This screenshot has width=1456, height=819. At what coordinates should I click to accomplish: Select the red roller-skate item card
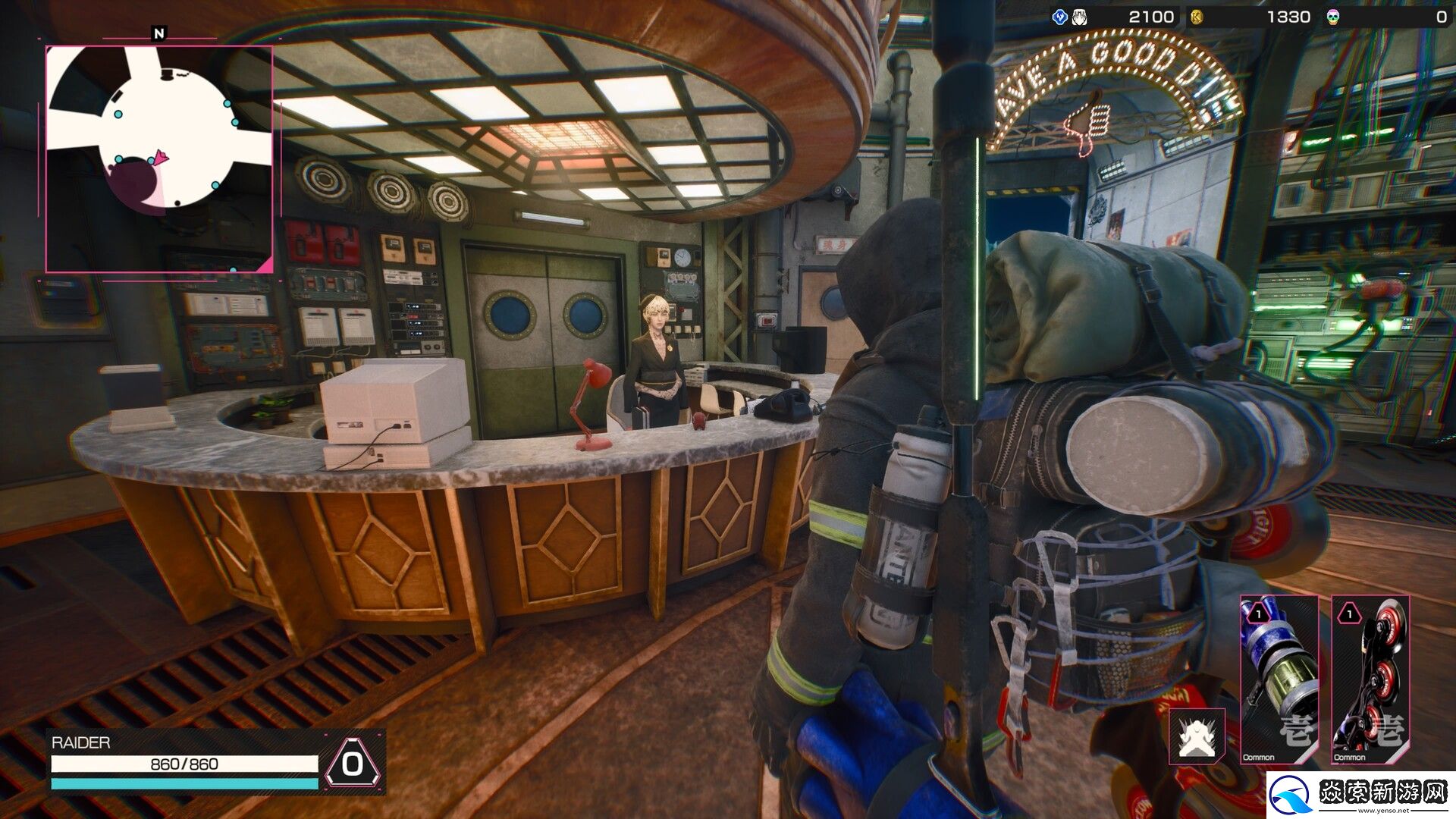[x=1370, y=679]
